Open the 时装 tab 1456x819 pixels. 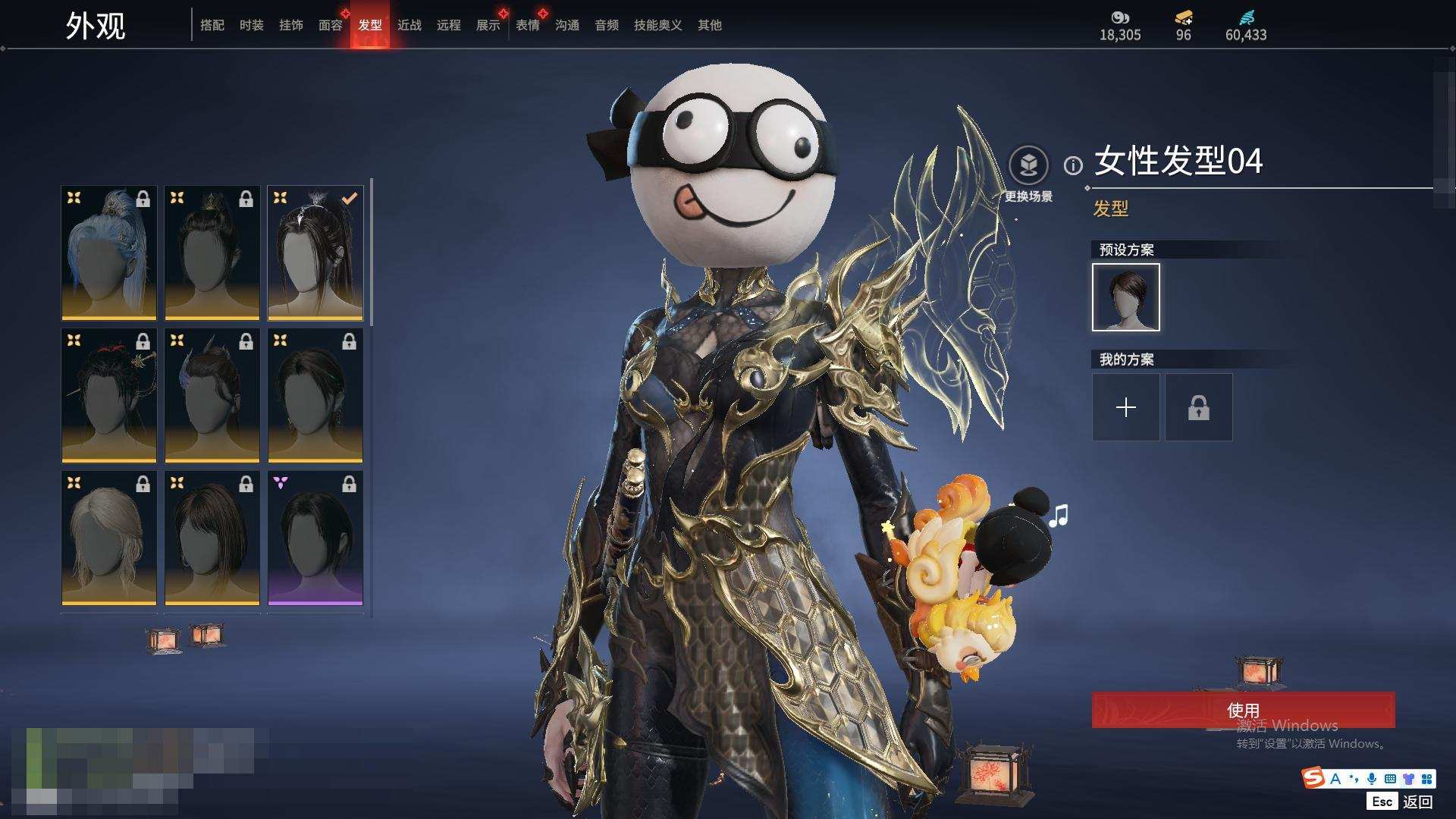(252, 25)
